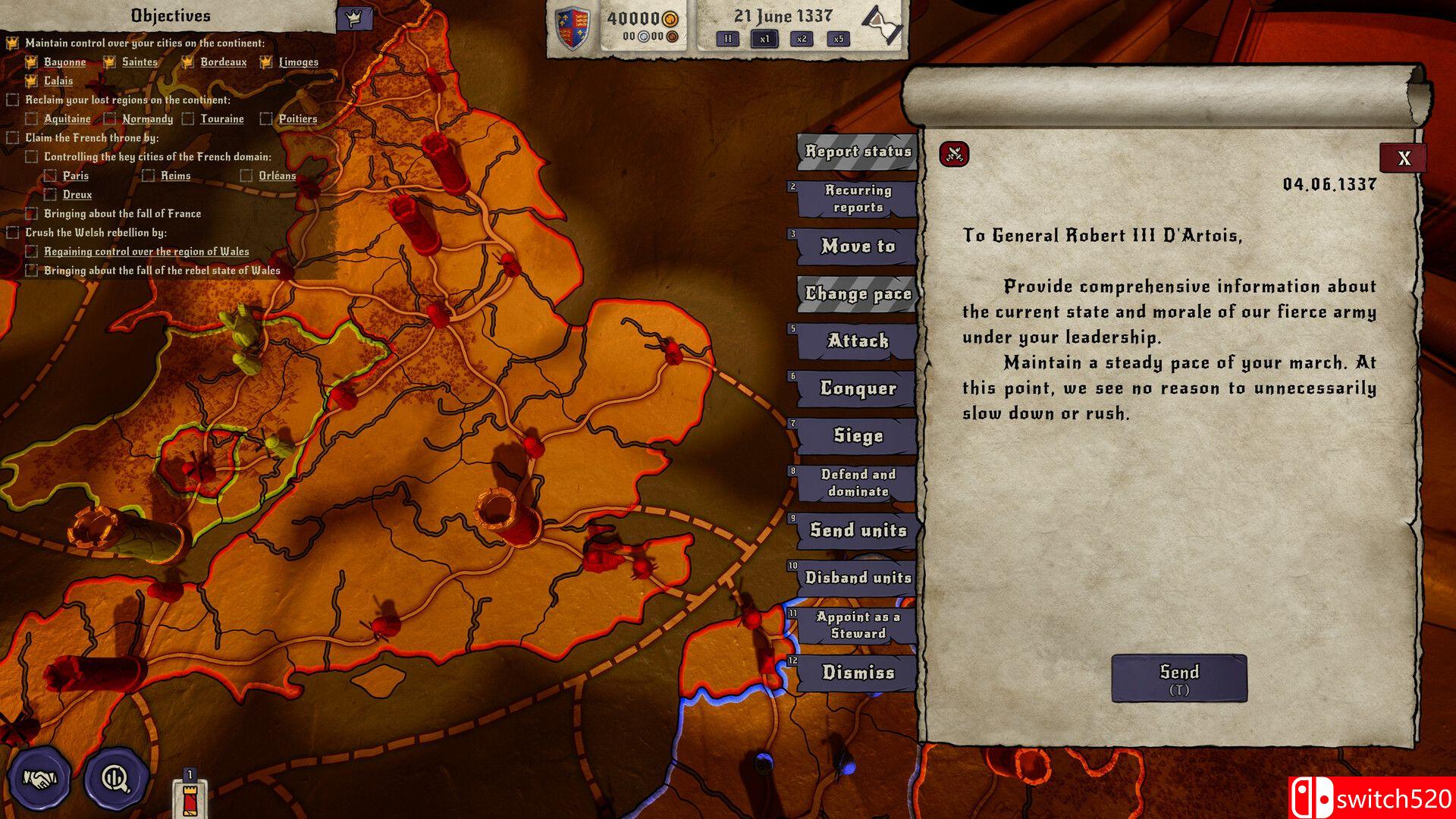1456x819 pixels.
Task: Choose Defend and dominate order
Action: pyautogui.click(x=858, y=483)
